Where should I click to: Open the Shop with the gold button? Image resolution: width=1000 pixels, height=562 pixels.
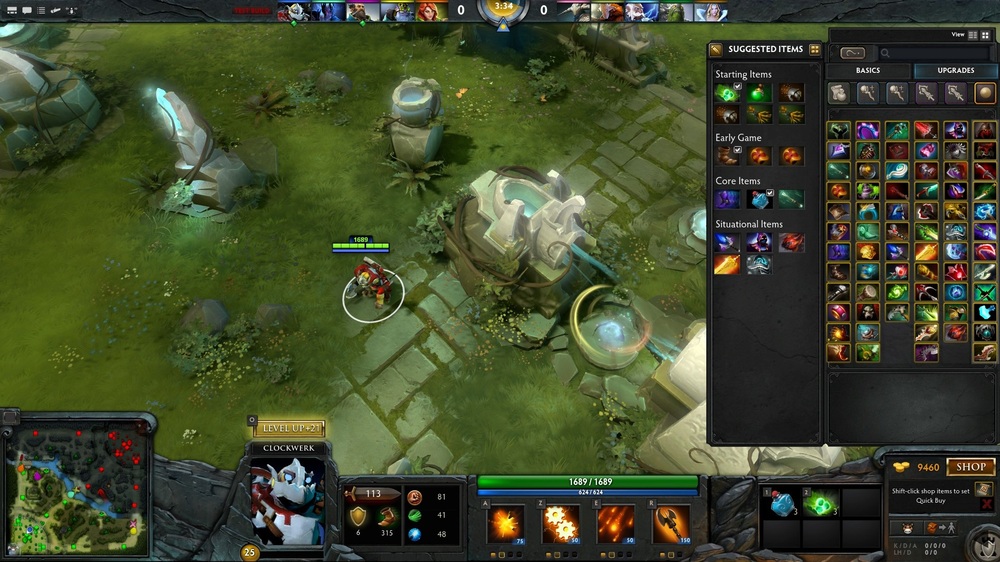click(971, 467)
